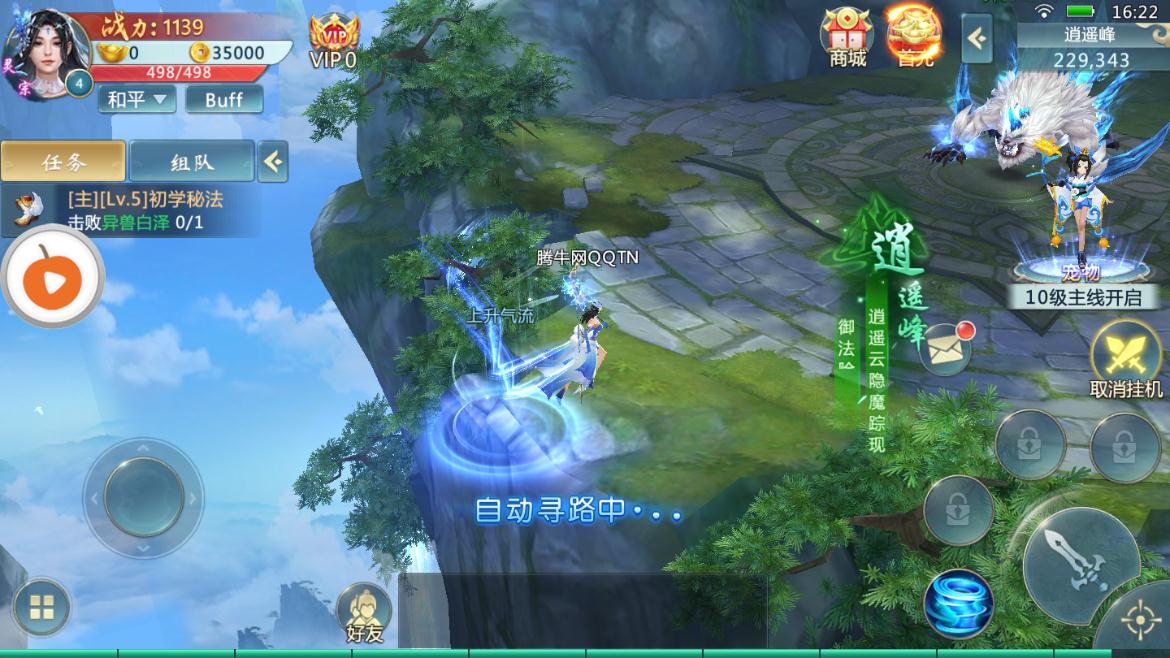Image resolution: width=1170 pixels, height=658 pixels.
Task: Cancel auto-battle with 取消挂机 button
Action: 1126,360
